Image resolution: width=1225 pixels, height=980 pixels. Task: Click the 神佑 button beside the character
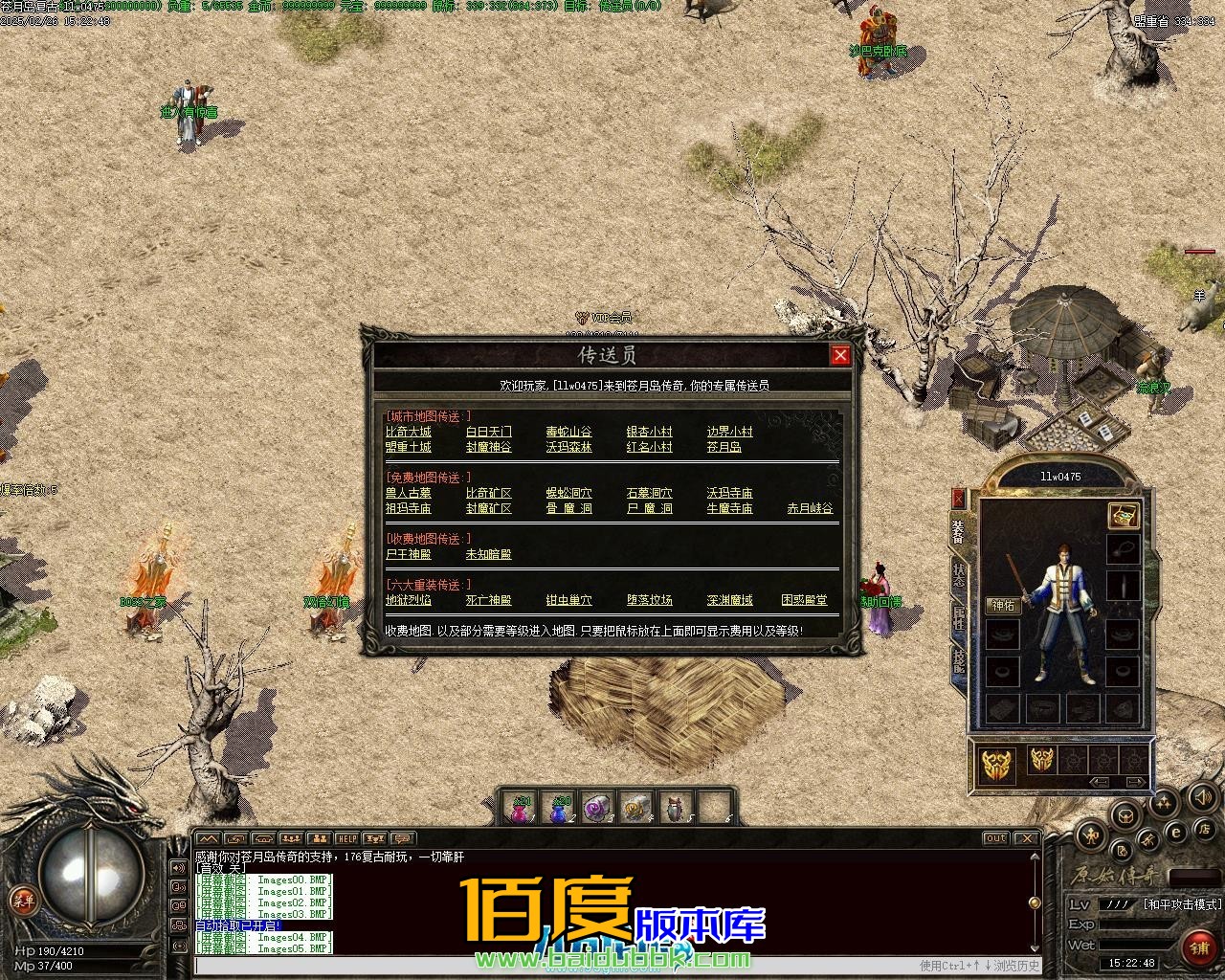[1003, 605]
